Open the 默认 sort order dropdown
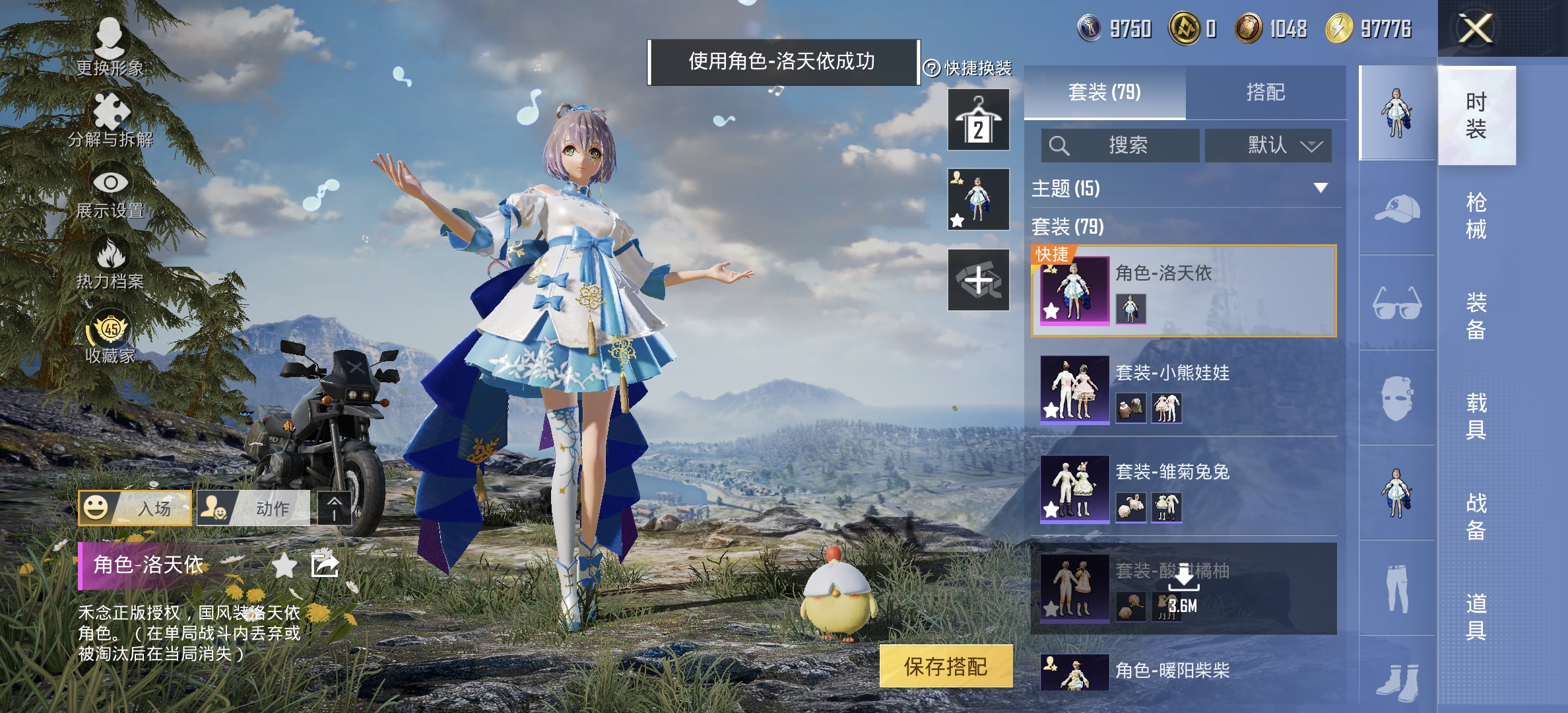1568x713 pixels. pyautogui.click(x=1268, y=146)
